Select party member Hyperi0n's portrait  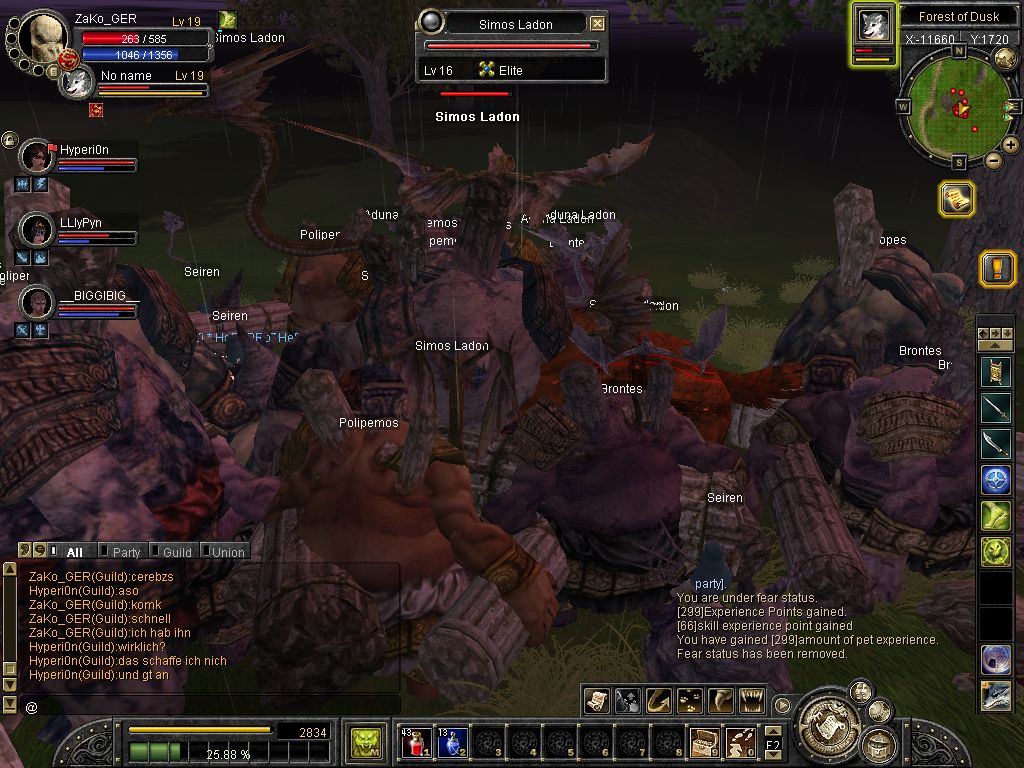coord(37,156)
